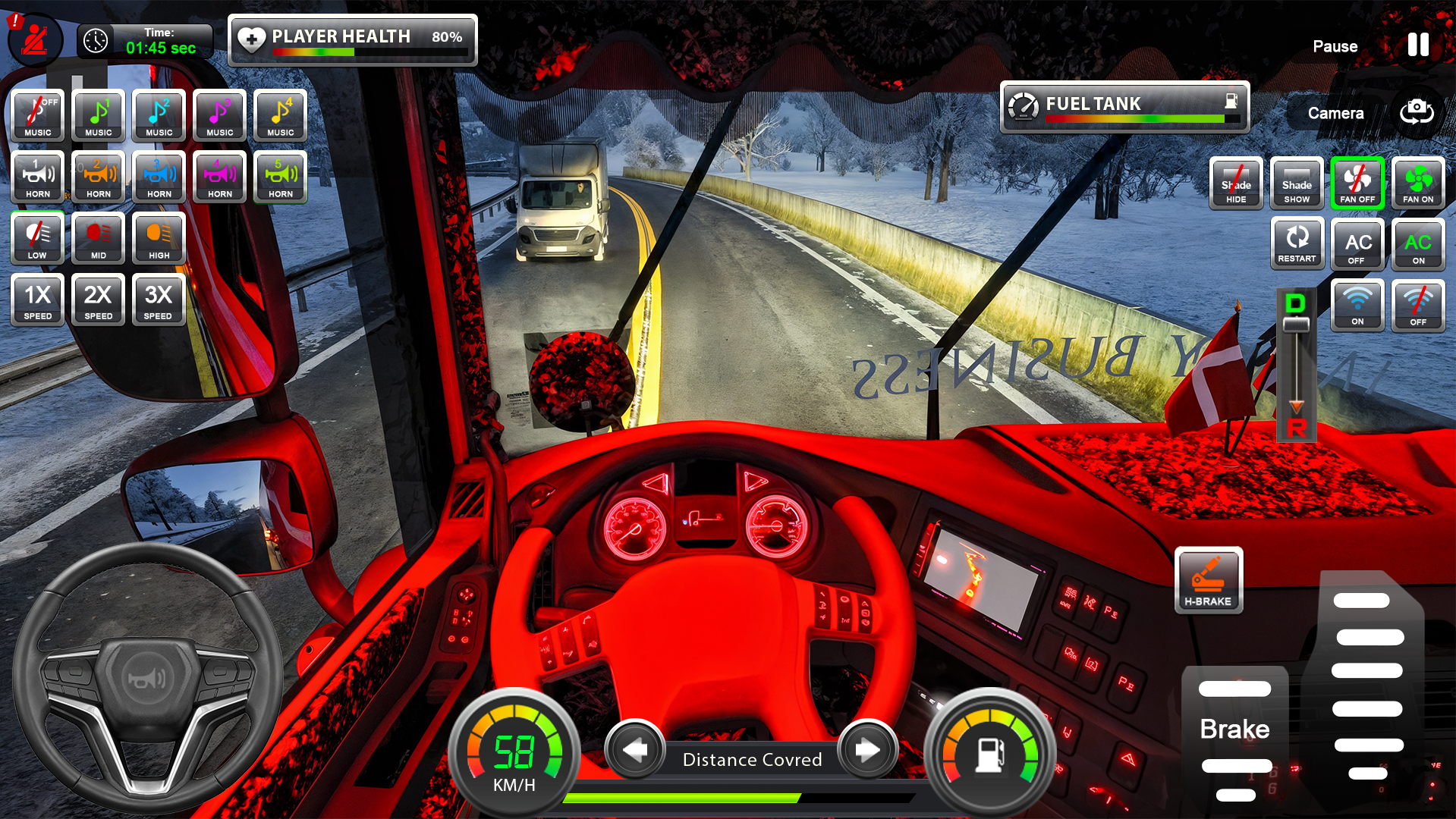Switch the AC to ON
The width and height of the screenshot is (1456, 819).
click(x=1418, y=243)
